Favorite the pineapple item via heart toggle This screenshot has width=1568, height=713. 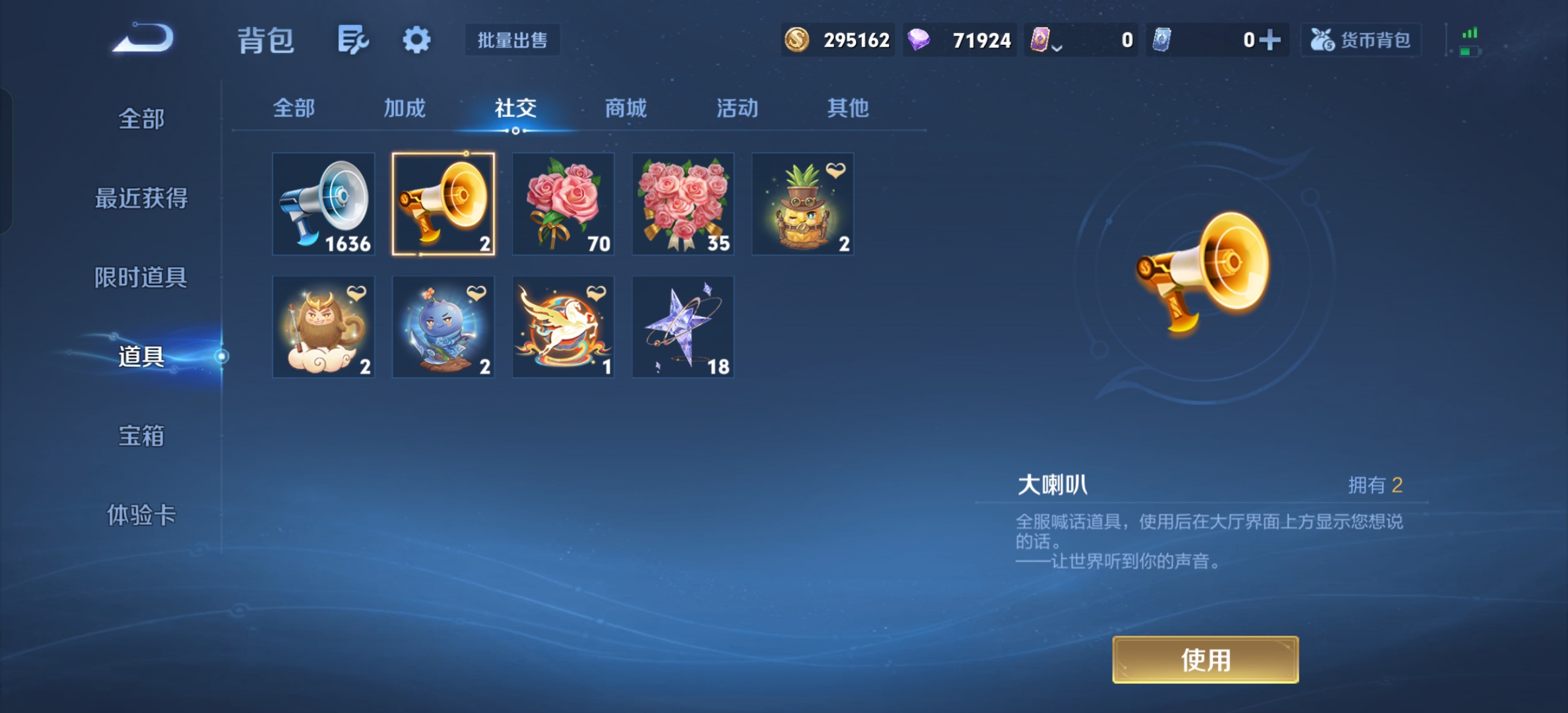(x=835, y=172)
